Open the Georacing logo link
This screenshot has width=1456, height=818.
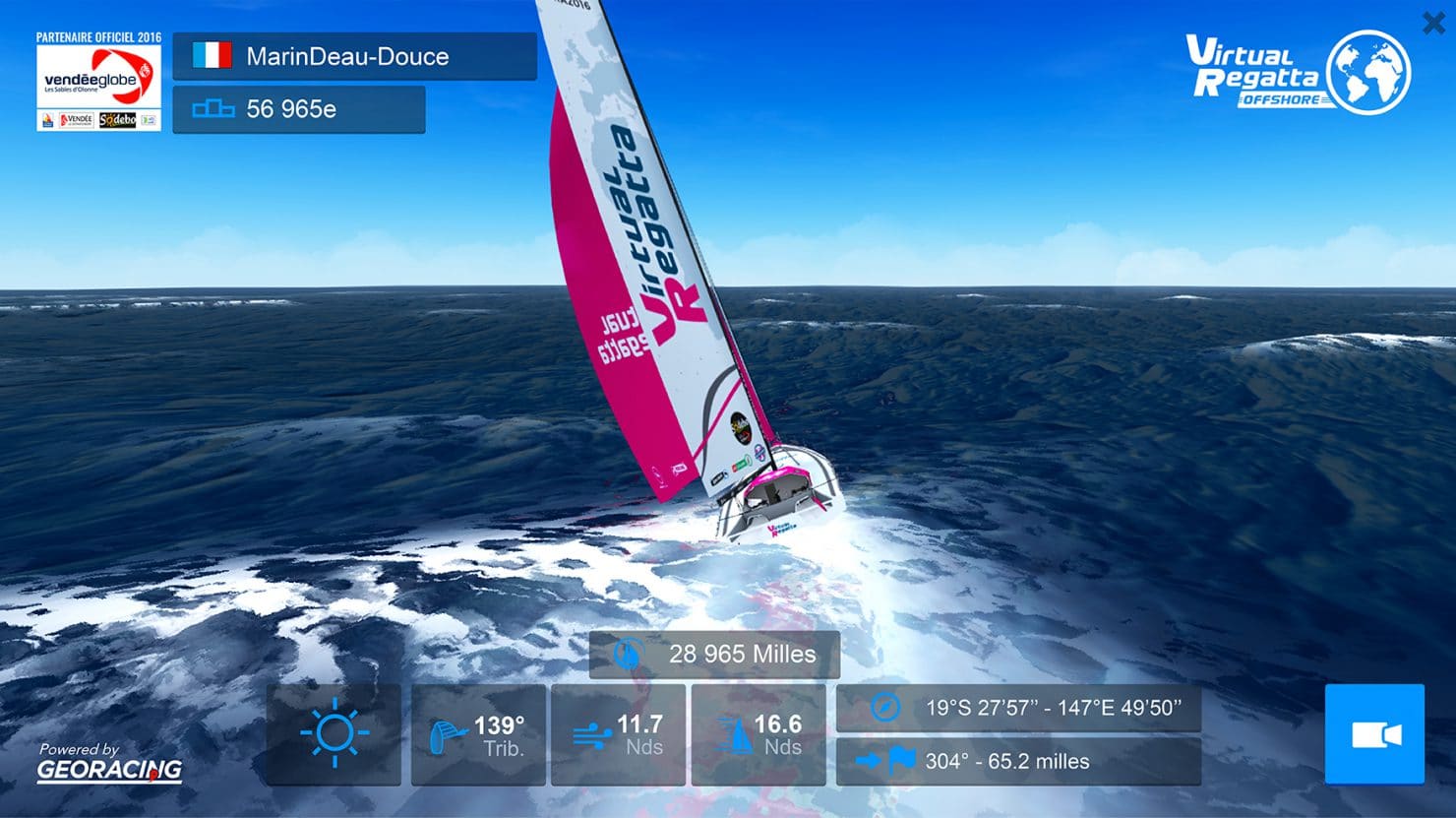coord(109,763)
